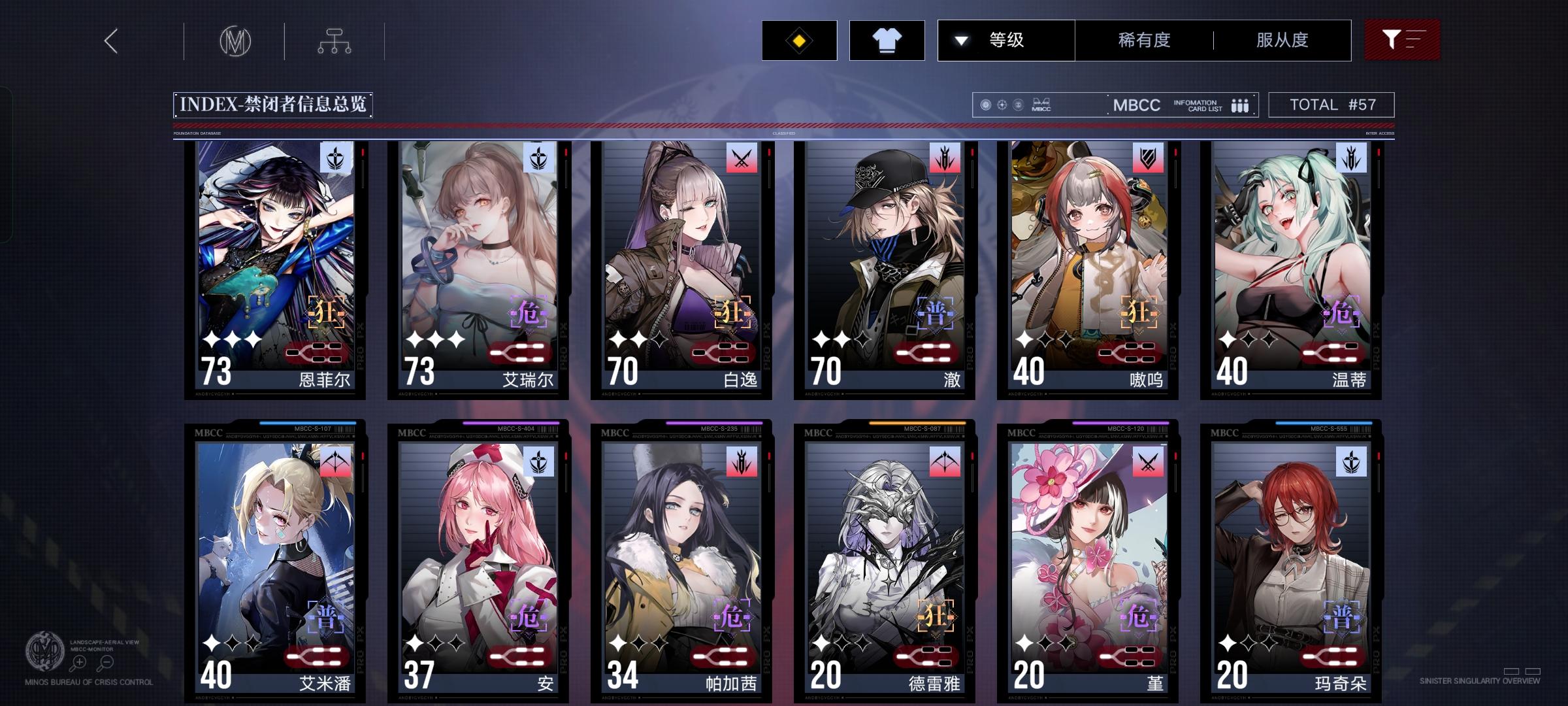Image resolution: width=1568 pixels, height=706 pixels.
Task: Select the organization chart icon
Action: point(335,40)
